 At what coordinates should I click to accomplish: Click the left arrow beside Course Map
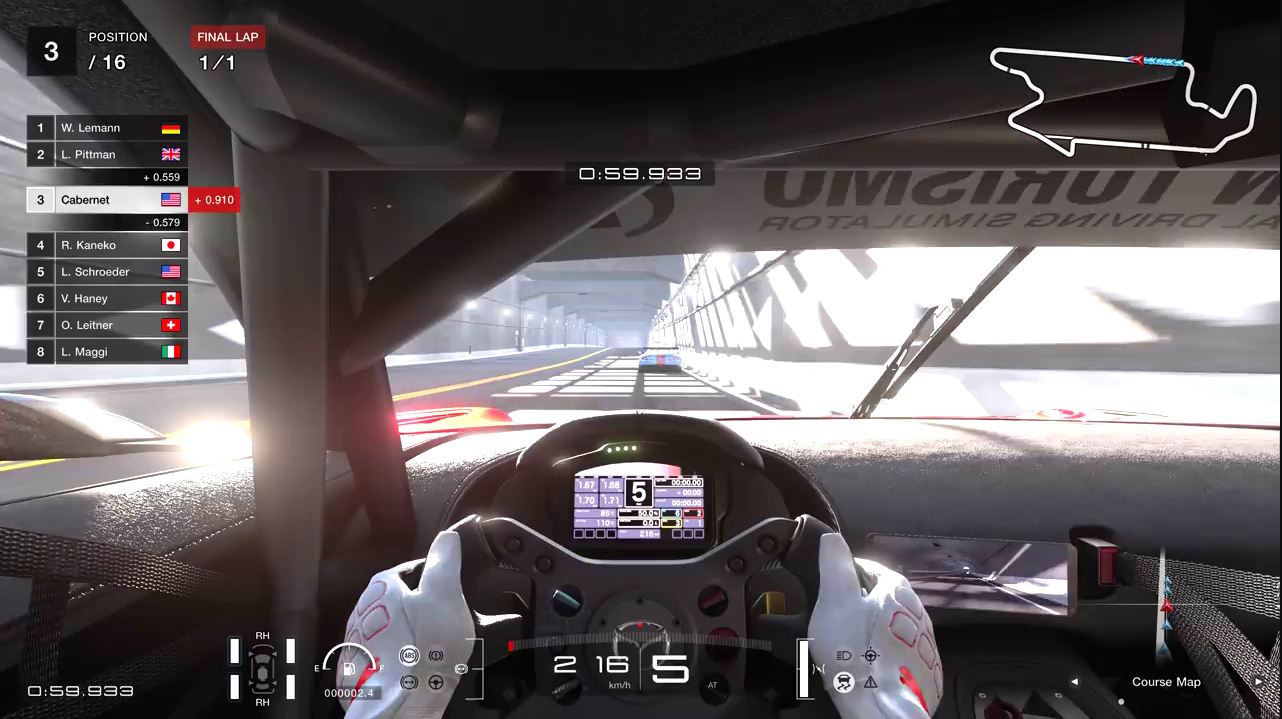click(1075, 682)
